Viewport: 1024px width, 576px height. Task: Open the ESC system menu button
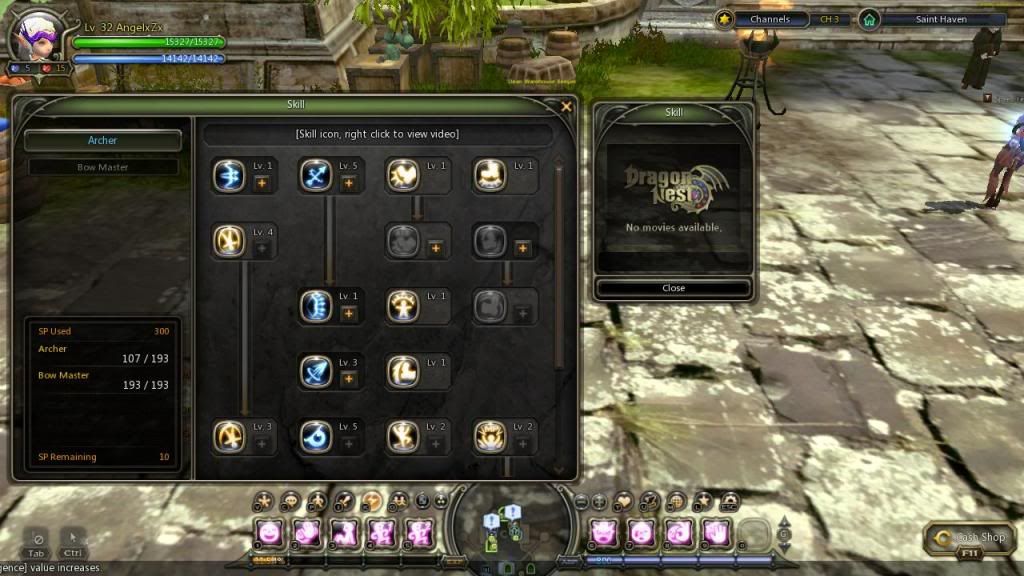point(729,500)
